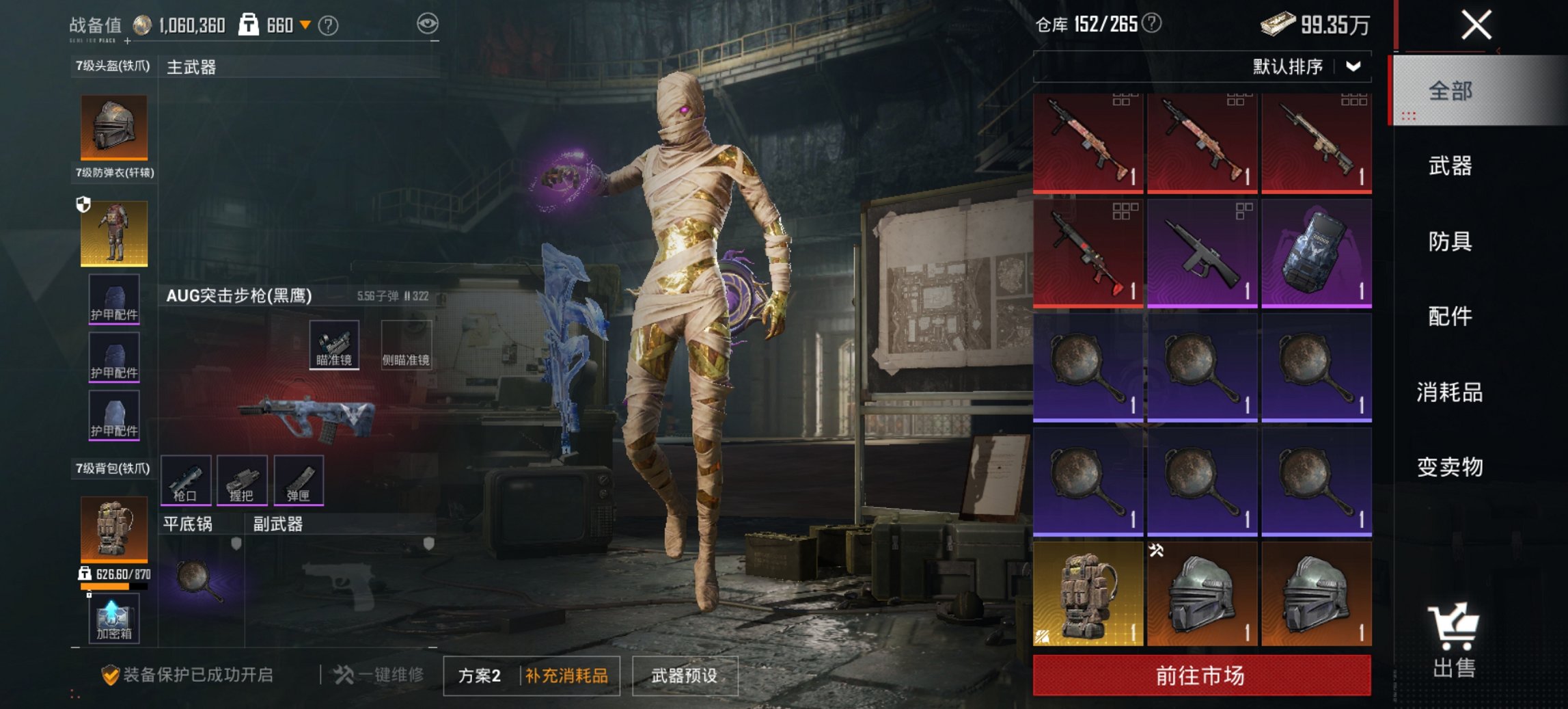Viewport: 1568px width, 709px height.
Task: Open the 660 token dropdown arrow
Action: pyautogui.click(x=305, y=23)
